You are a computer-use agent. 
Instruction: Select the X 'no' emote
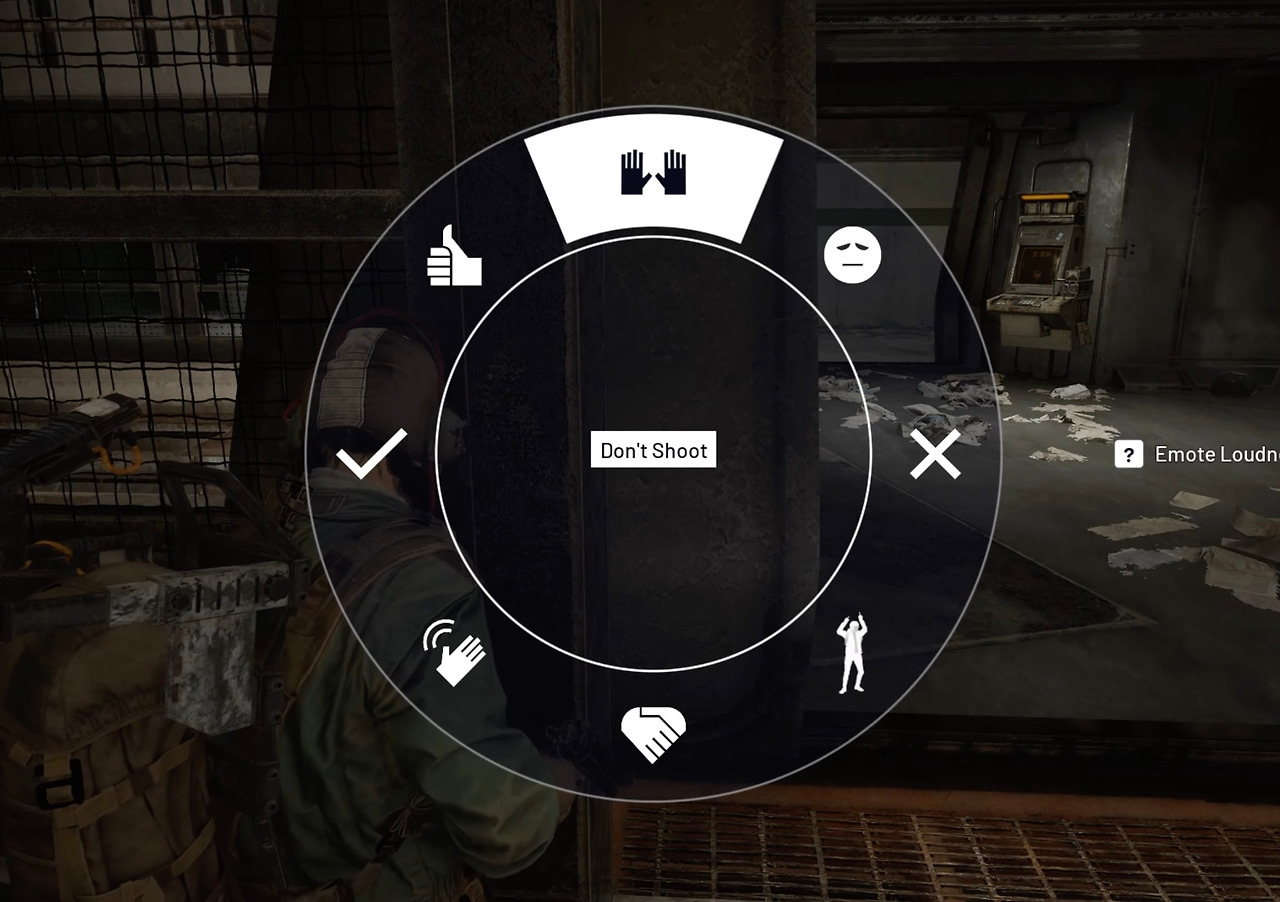tap(934, 453)
